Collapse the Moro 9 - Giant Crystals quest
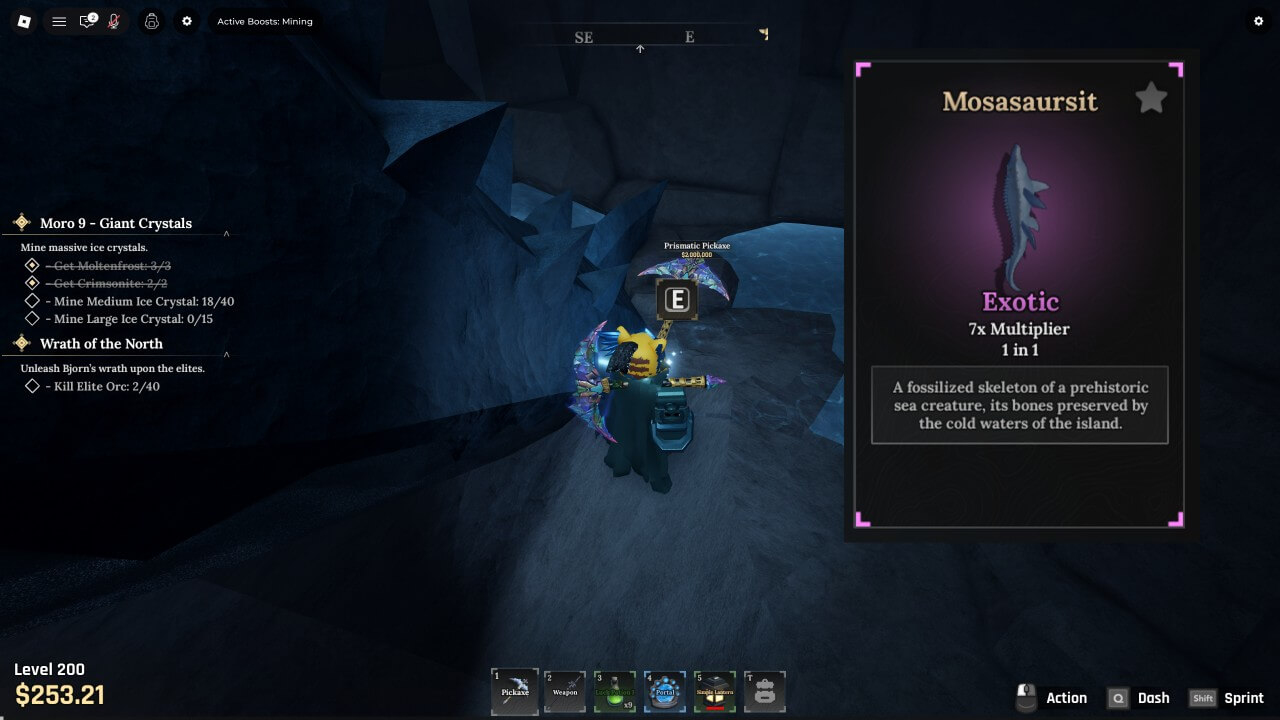The width and height of the screenshot is (1280, 720). pos(226,234)
